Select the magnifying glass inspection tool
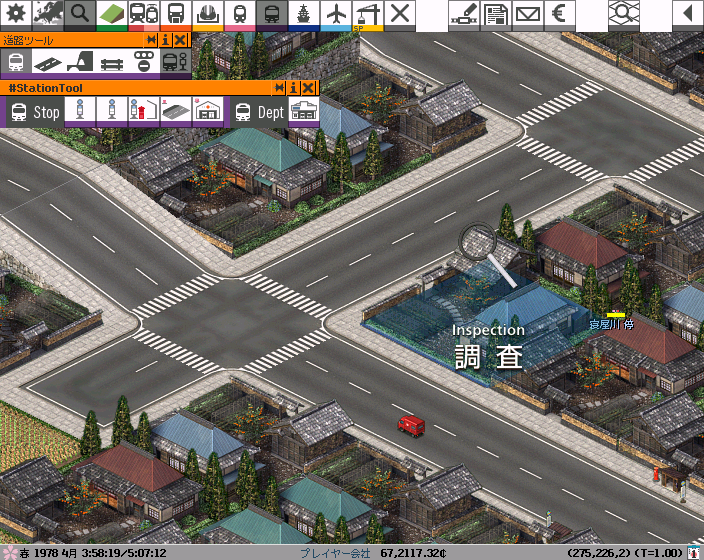704x560 pixels. [x=80, y=14]
